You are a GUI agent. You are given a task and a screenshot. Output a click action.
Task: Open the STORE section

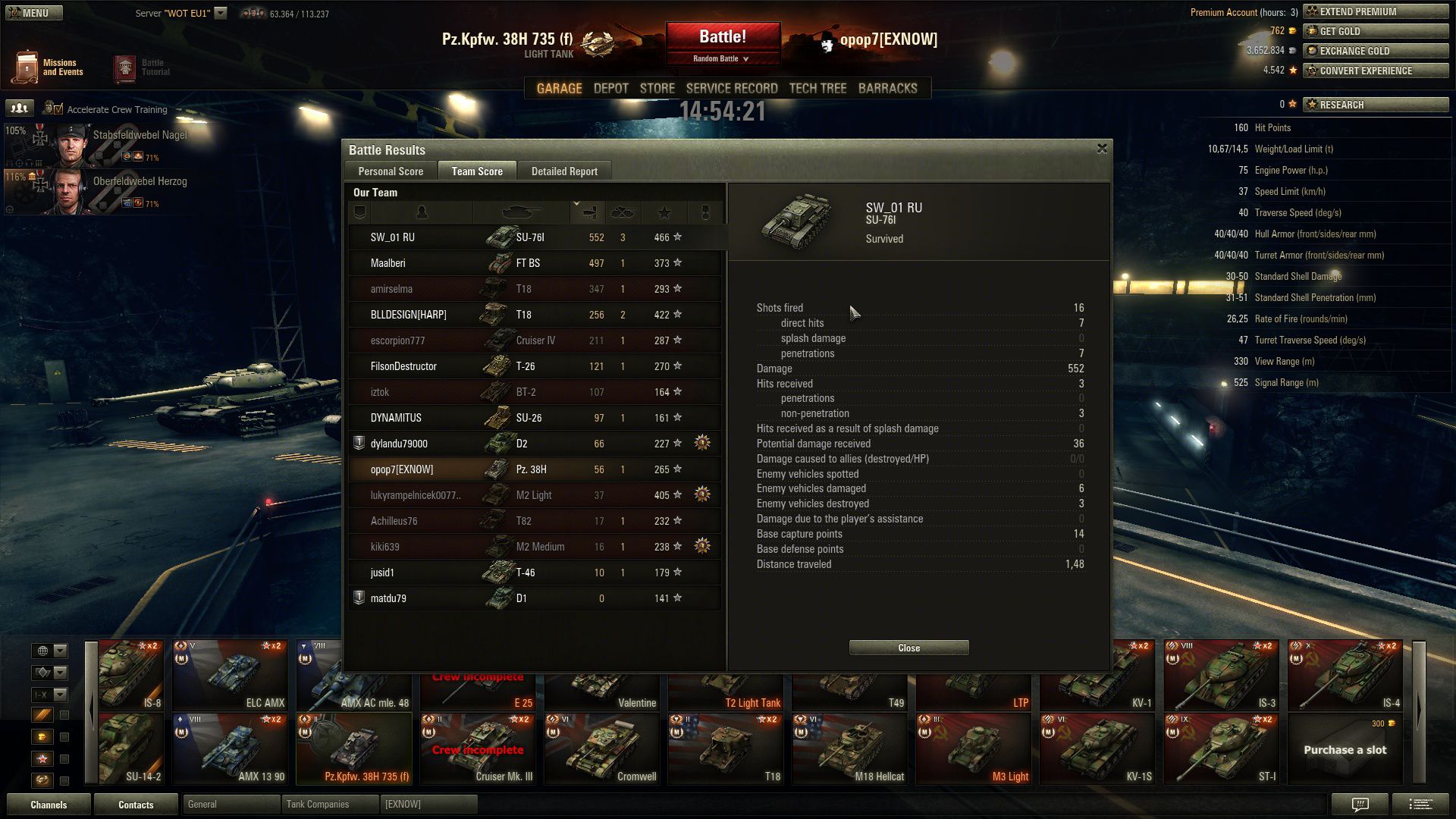[x=657, y=89]
